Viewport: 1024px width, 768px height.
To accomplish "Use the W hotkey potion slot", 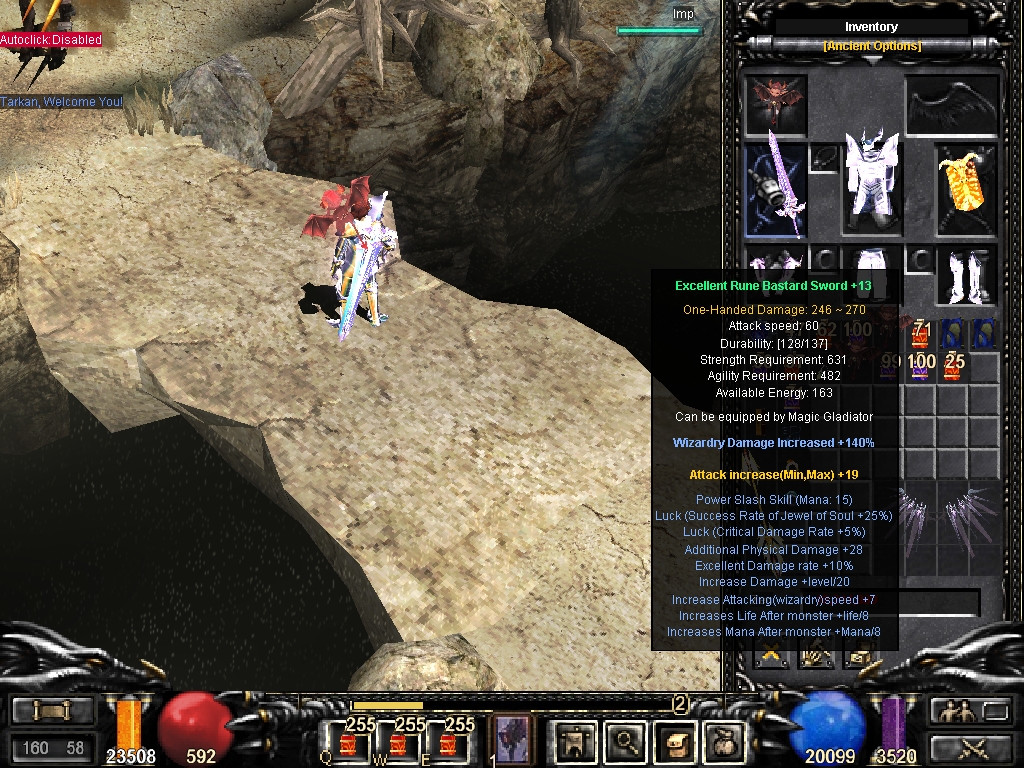I will pos(398,743).
